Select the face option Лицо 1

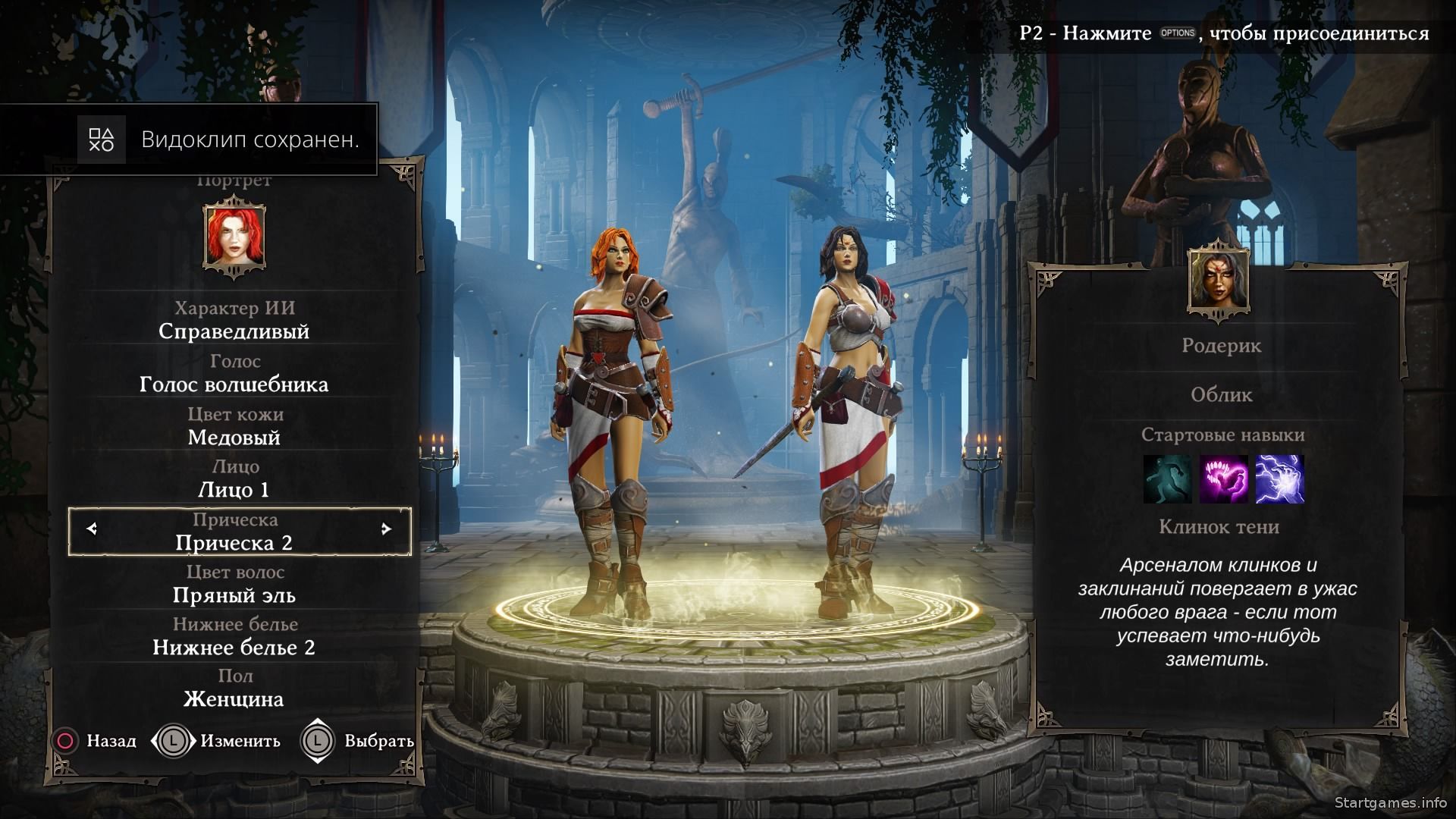[x=234, y=490]
